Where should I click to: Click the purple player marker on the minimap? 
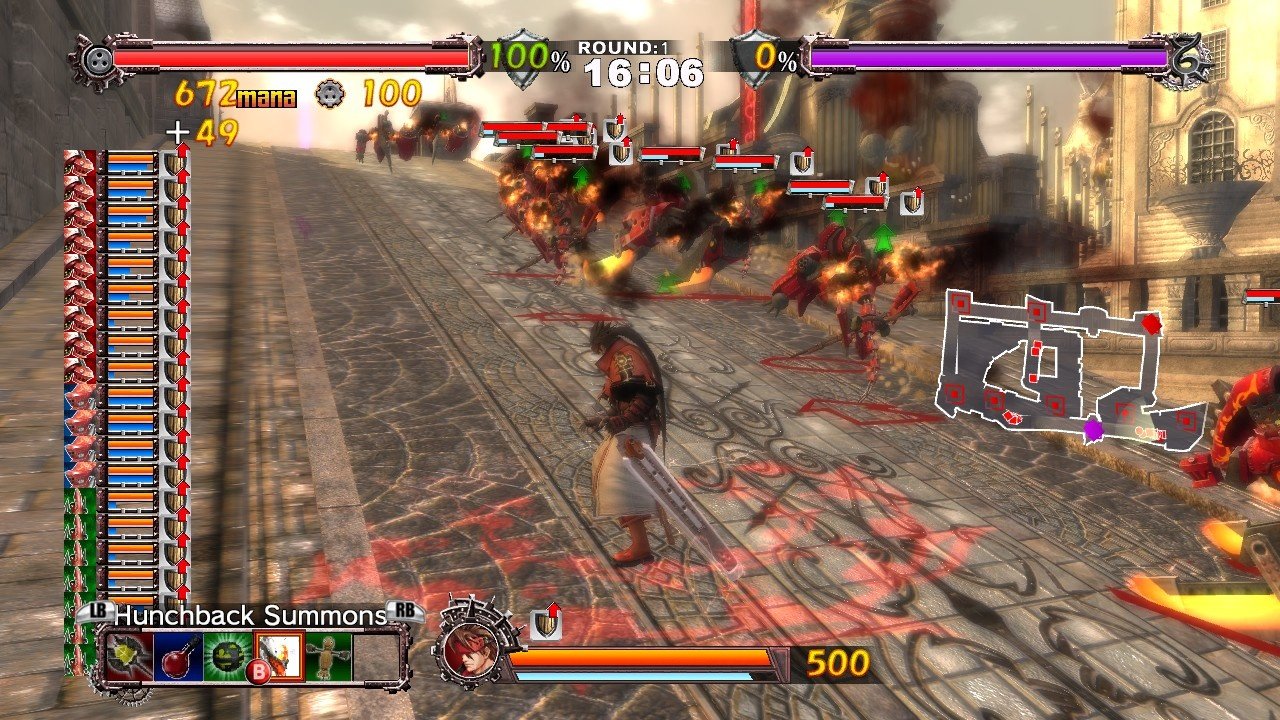pos(1096,429)
